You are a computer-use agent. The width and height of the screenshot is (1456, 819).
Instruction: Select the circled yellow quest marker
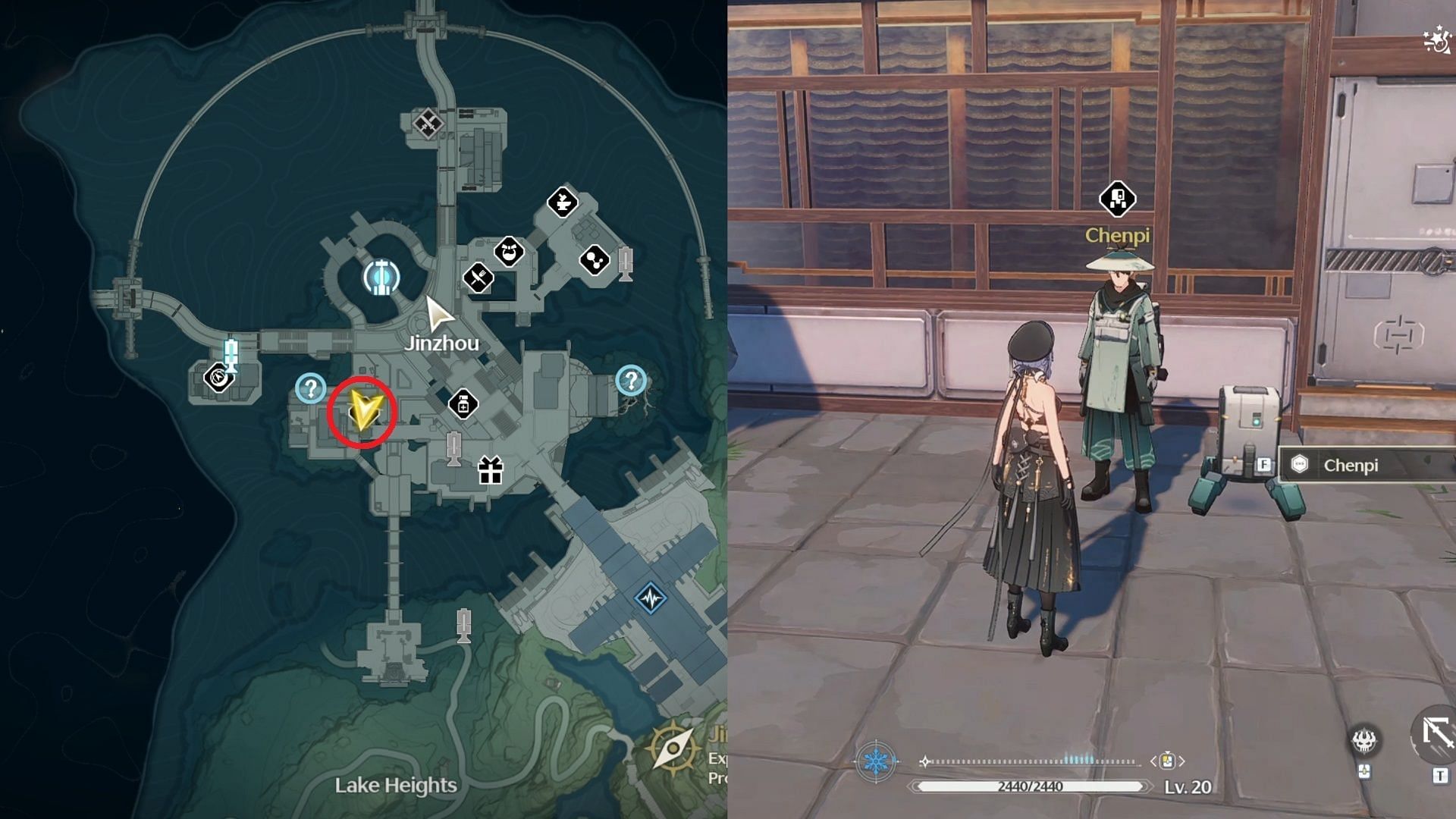(362, 412)
